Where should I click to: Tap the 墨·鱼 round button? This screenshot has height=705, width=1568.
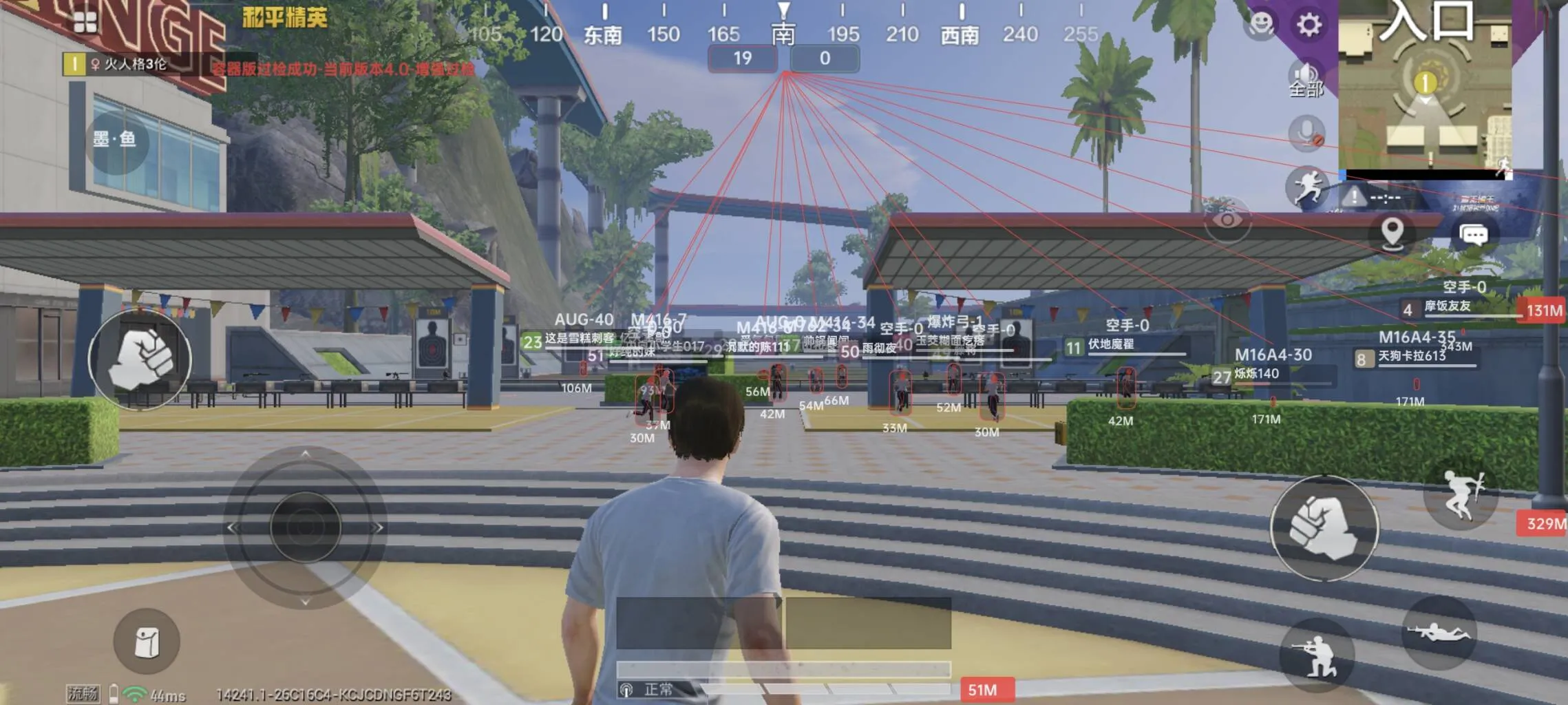coord(114,140)
